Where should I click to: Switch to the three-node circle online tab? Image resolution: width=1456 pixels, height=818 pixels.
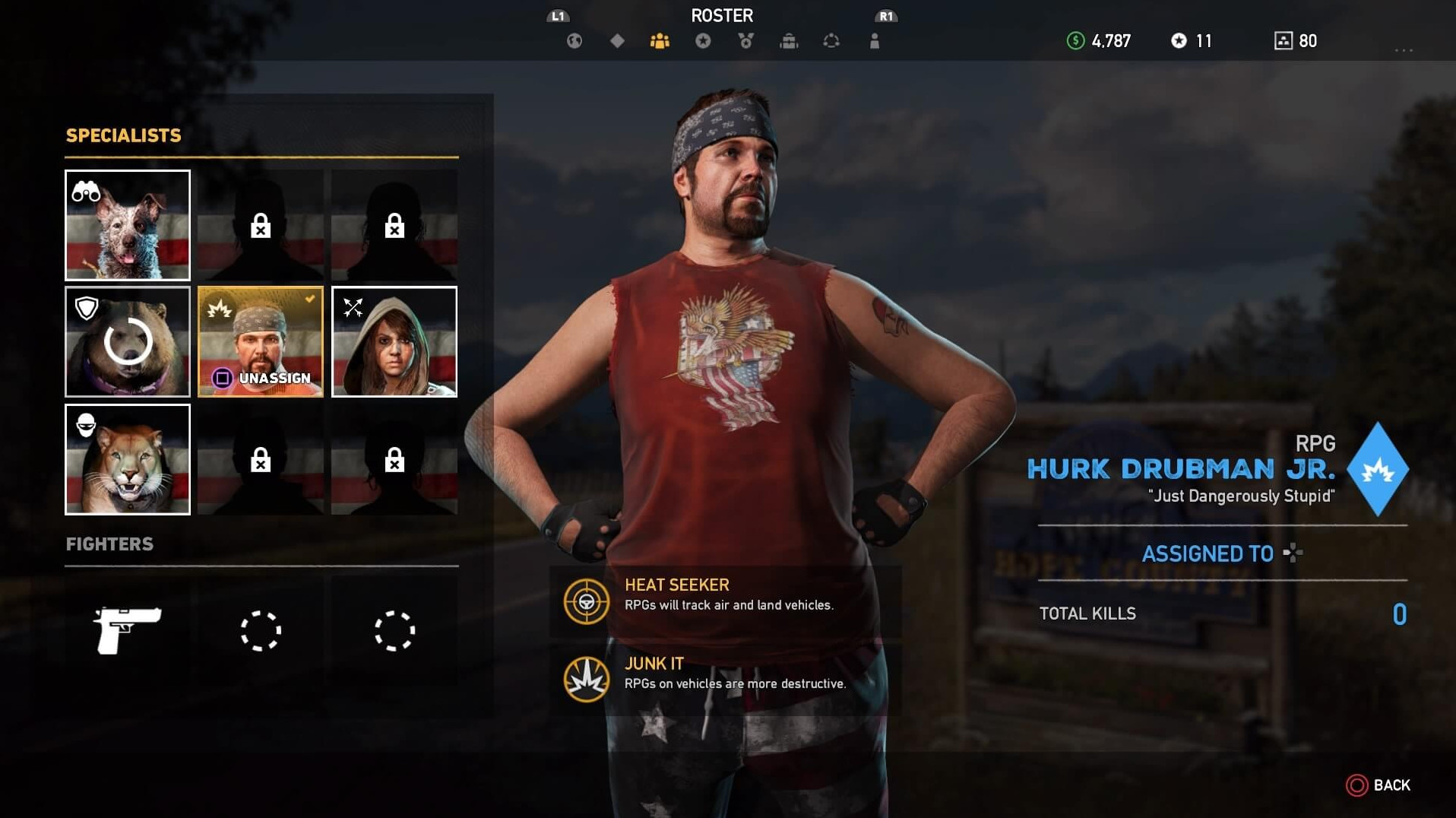point(831,41)
